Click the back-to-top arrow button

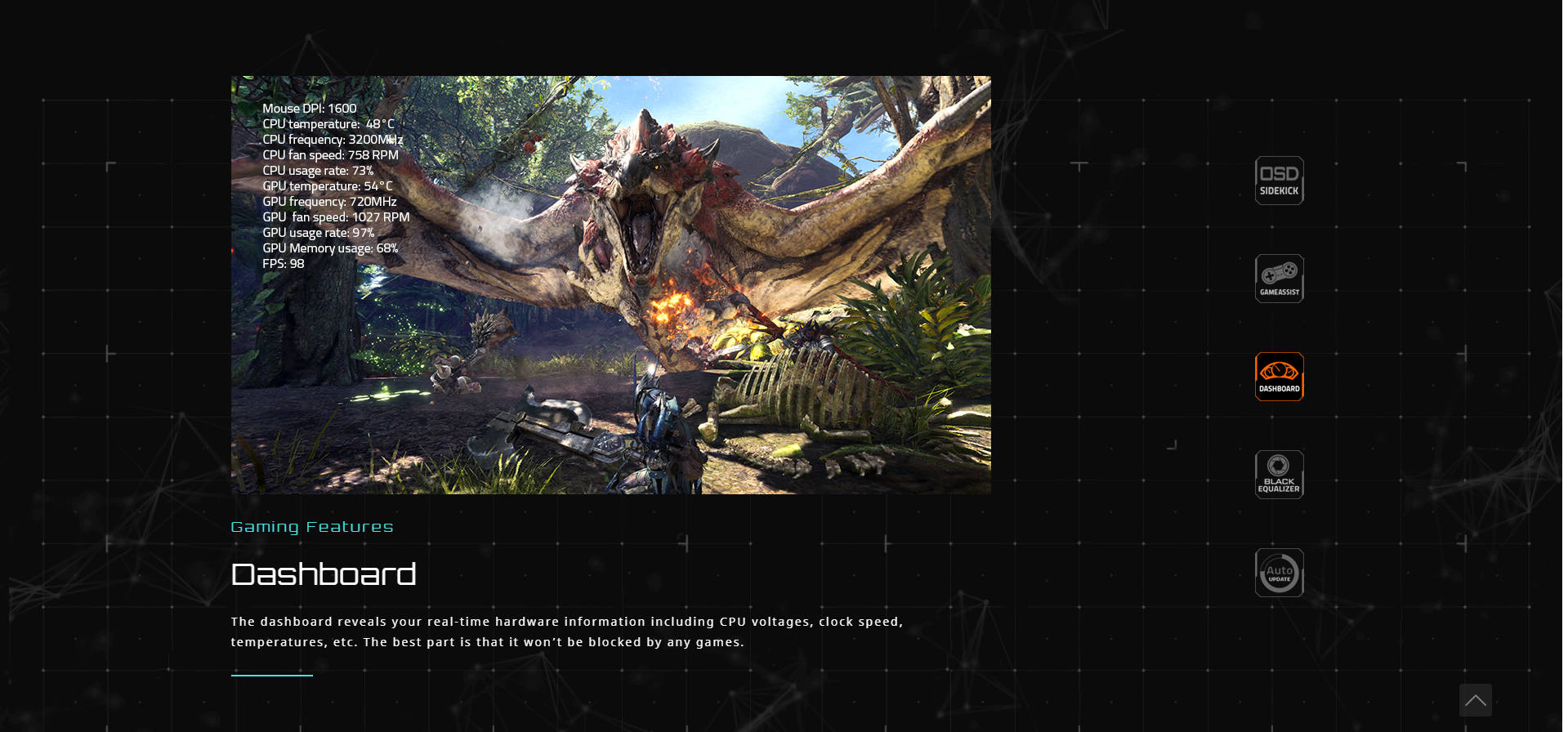pyautogui.click(x=1475, y=700)
